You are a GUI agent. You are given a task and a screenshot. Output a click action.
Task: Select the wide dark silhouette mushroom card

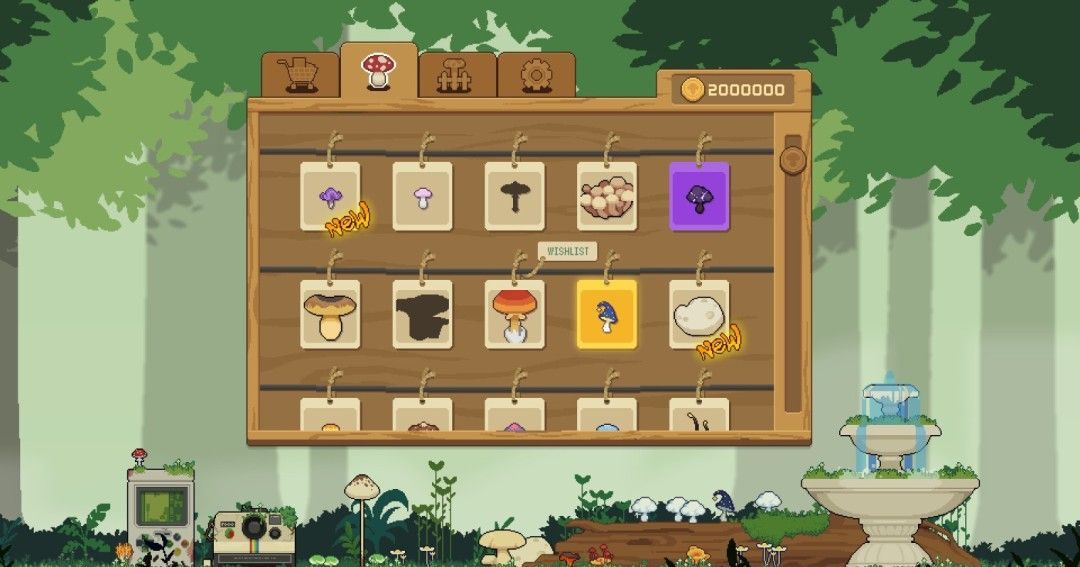pos(422,314)
